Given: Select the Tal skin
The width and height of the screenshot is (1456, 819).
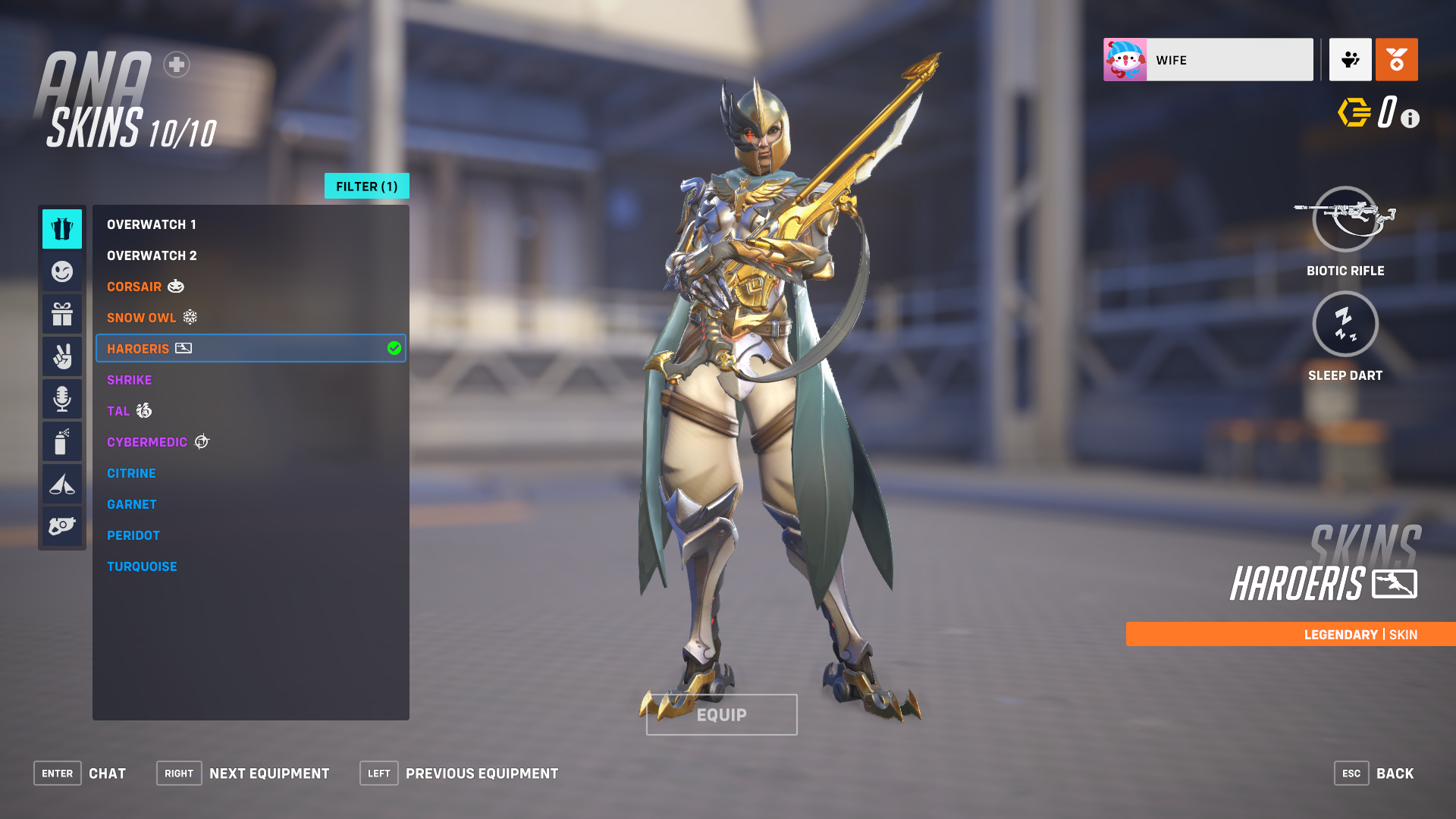Looking at the screenshot, I should (119, 411).
